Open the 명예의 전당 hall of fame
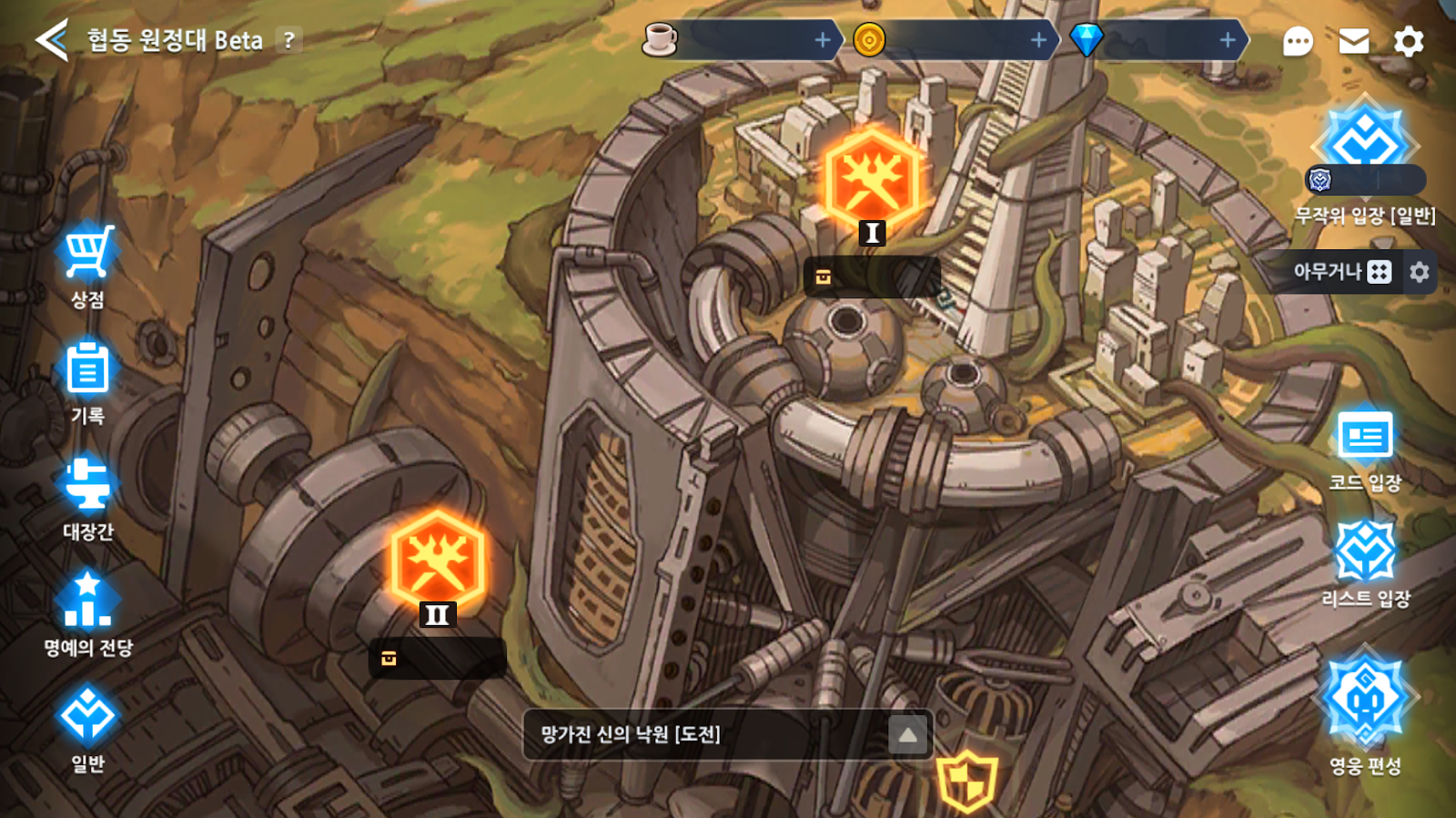This screenshot has width=1456, height=818. 88,612
